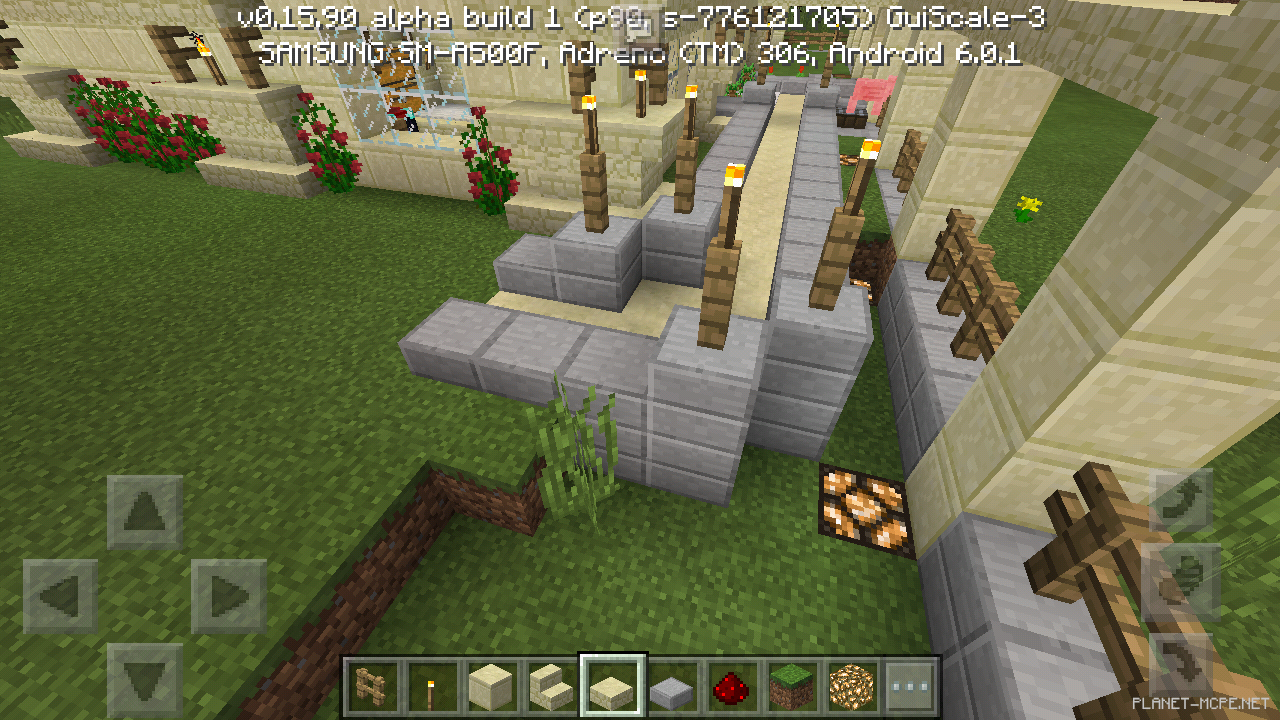Viewport: 1280px width, 720px height.
Task: Tap the D-pad left arrow
Action: (x=61, y=597)
